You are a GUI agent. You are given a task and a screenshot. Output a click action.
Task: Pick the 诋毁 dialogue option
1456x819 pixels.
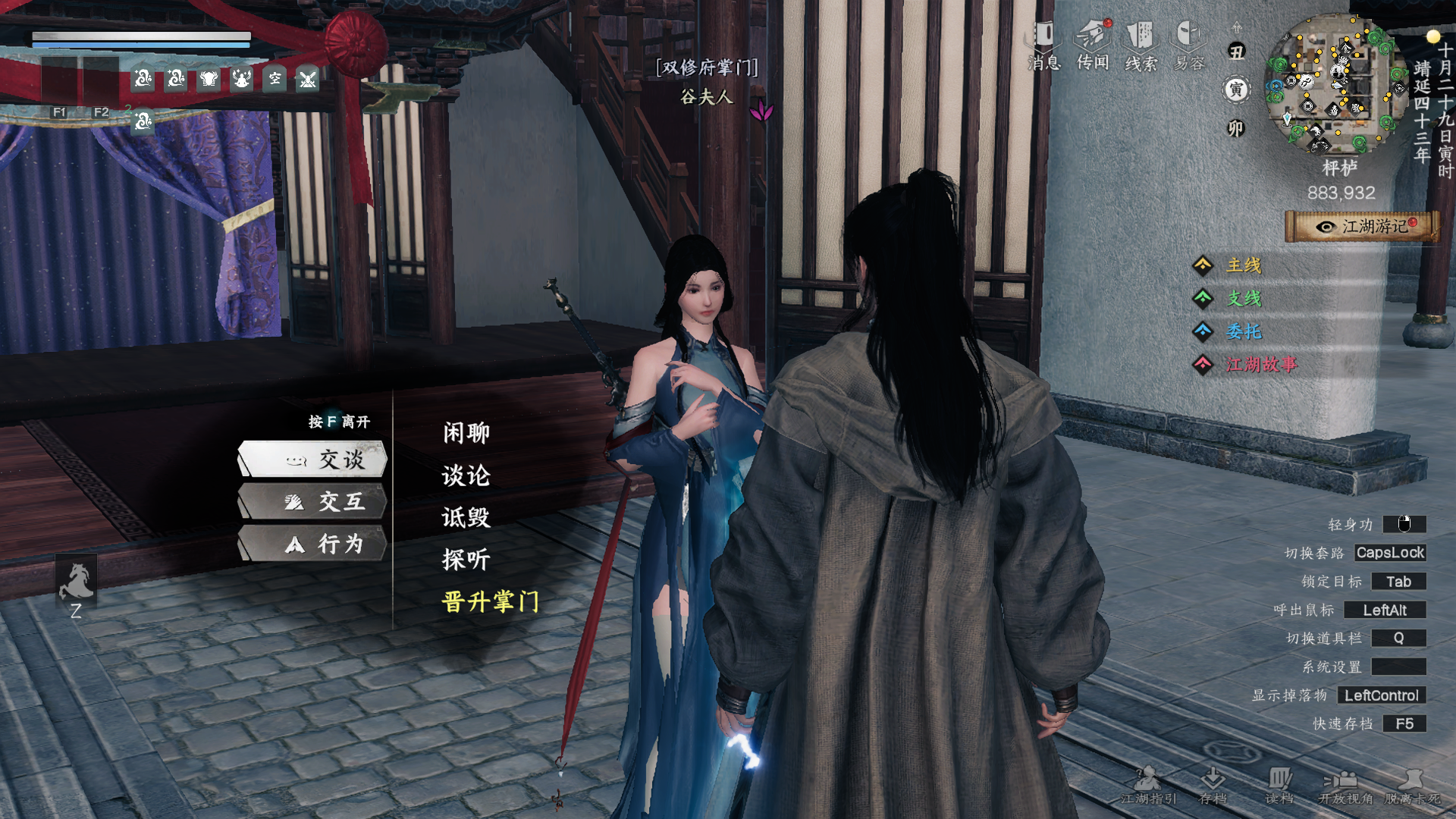tap(466, 518)
